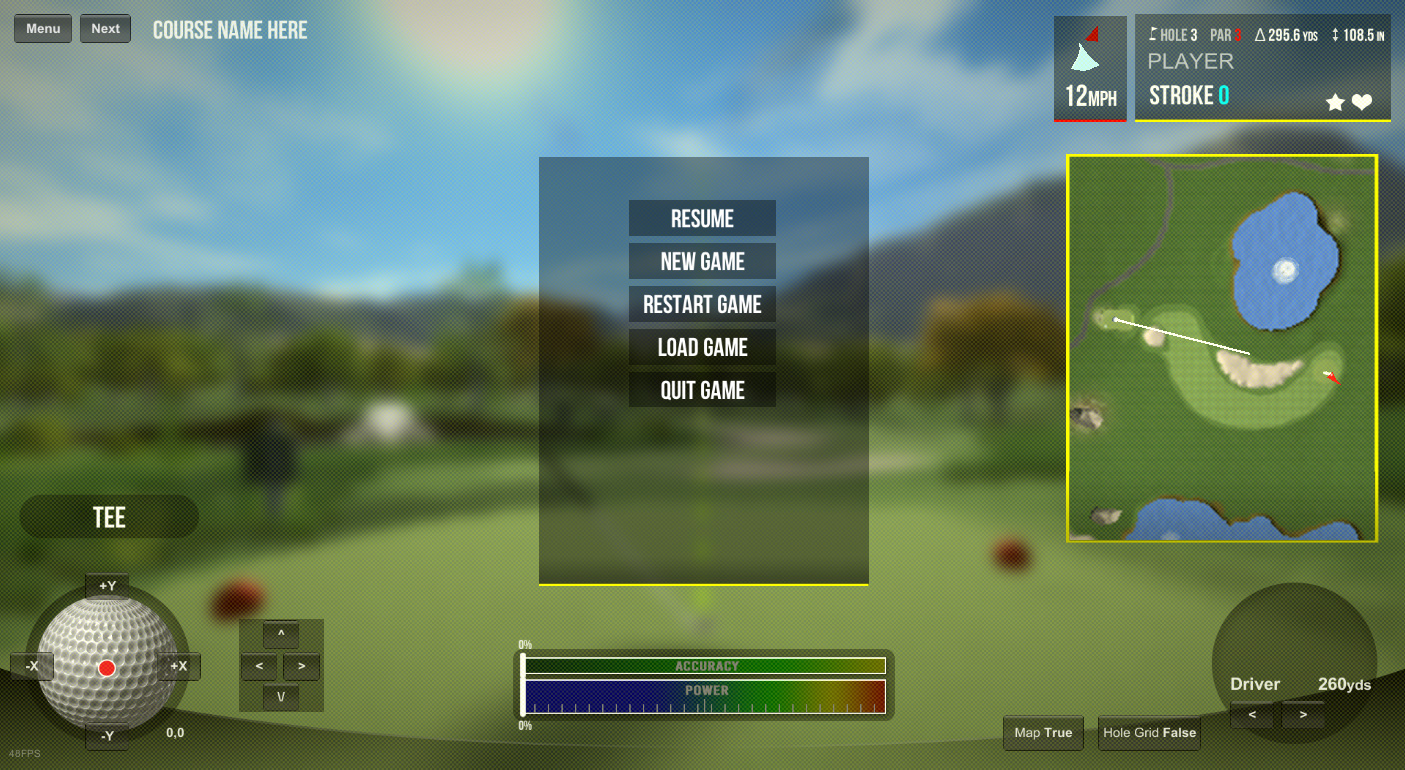Image resolution: width=1405 pixels, height=770 pixels.
Task: Switch to the next club with right arrow
Action: pos(1303,715)
